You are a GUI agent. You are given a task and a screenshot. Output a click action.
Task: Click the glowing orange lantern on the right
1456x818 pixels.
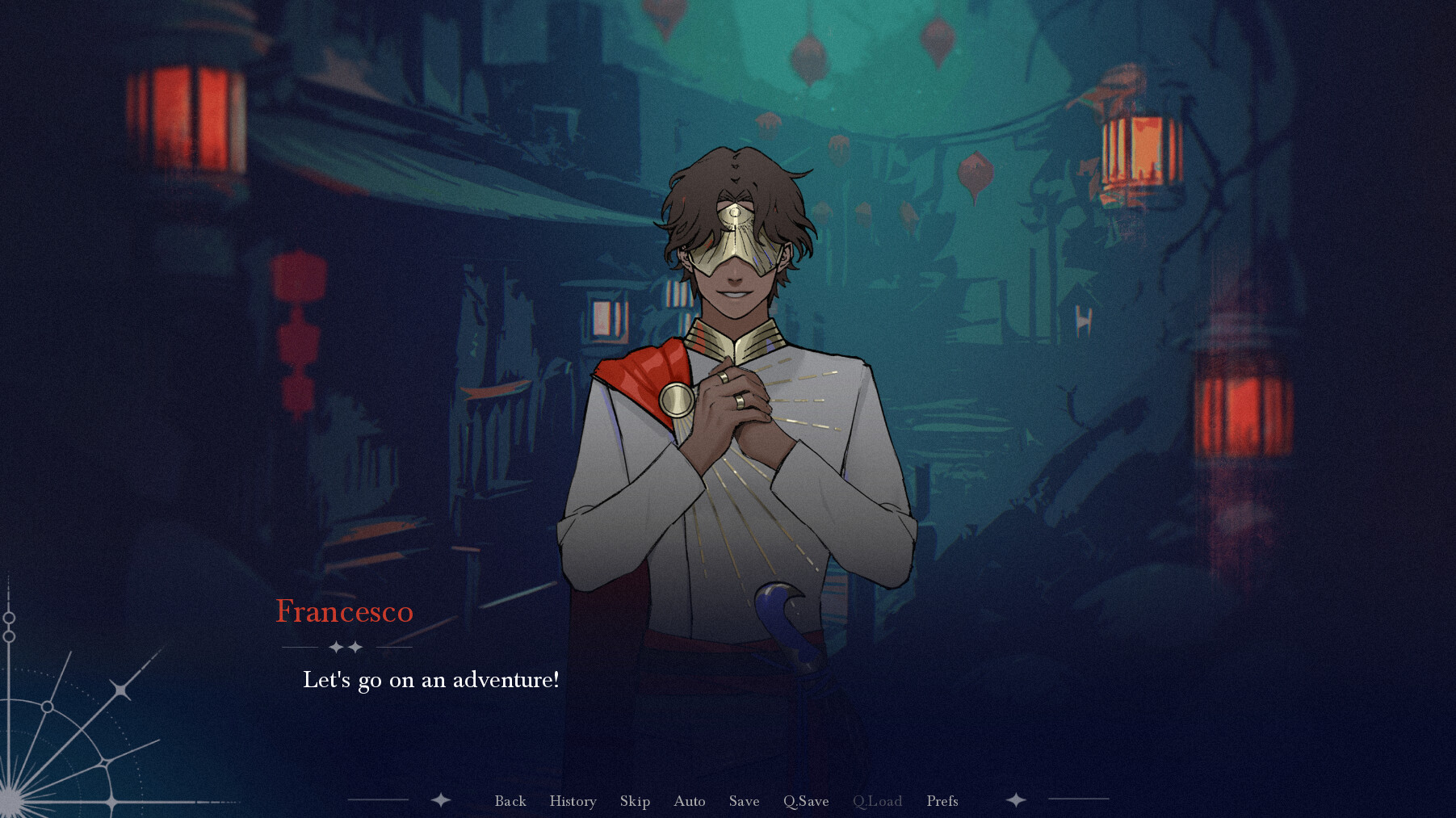(1137, 149)
